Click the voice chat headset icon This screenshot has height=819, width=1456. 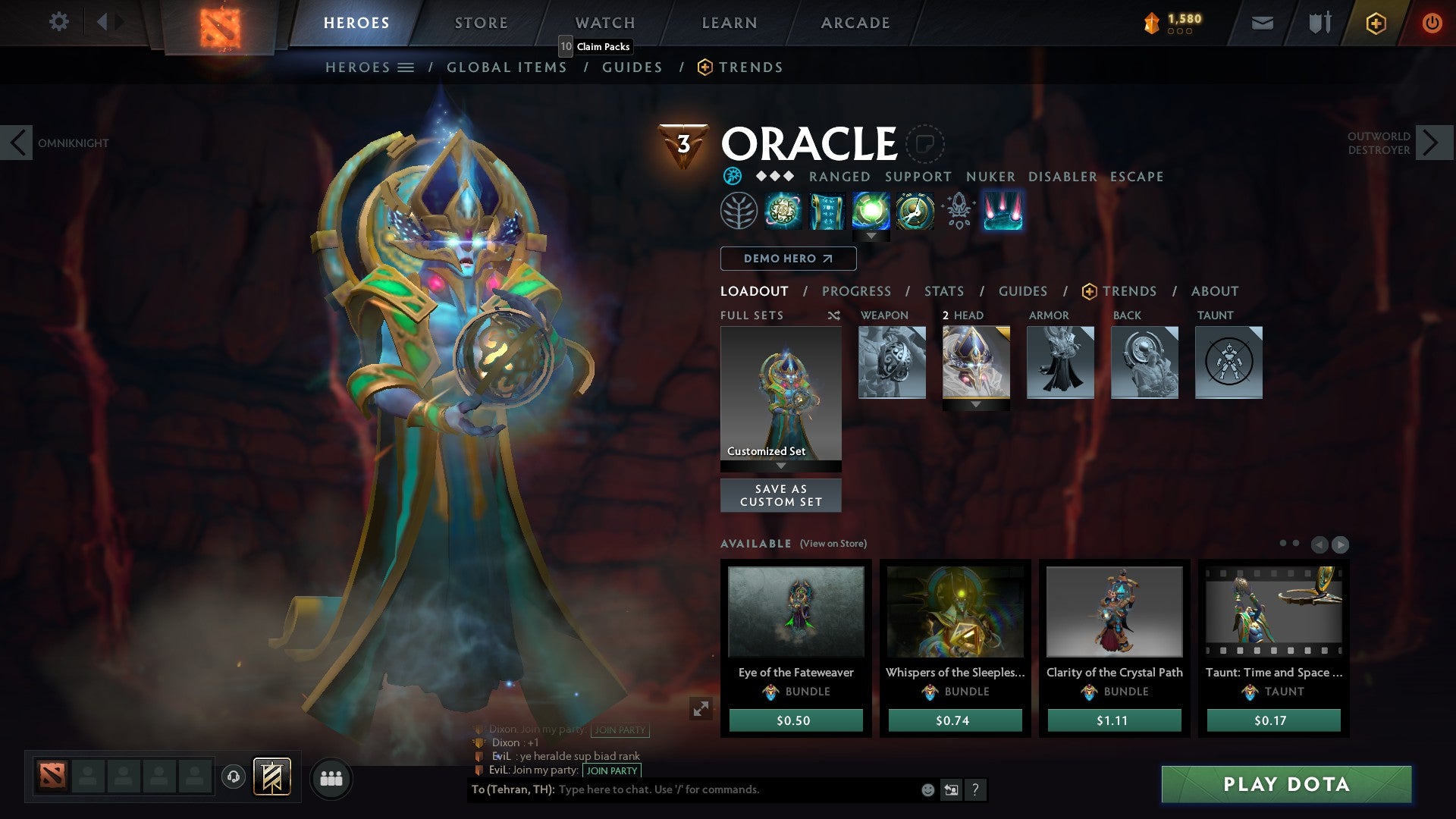[x=233, y=777]
